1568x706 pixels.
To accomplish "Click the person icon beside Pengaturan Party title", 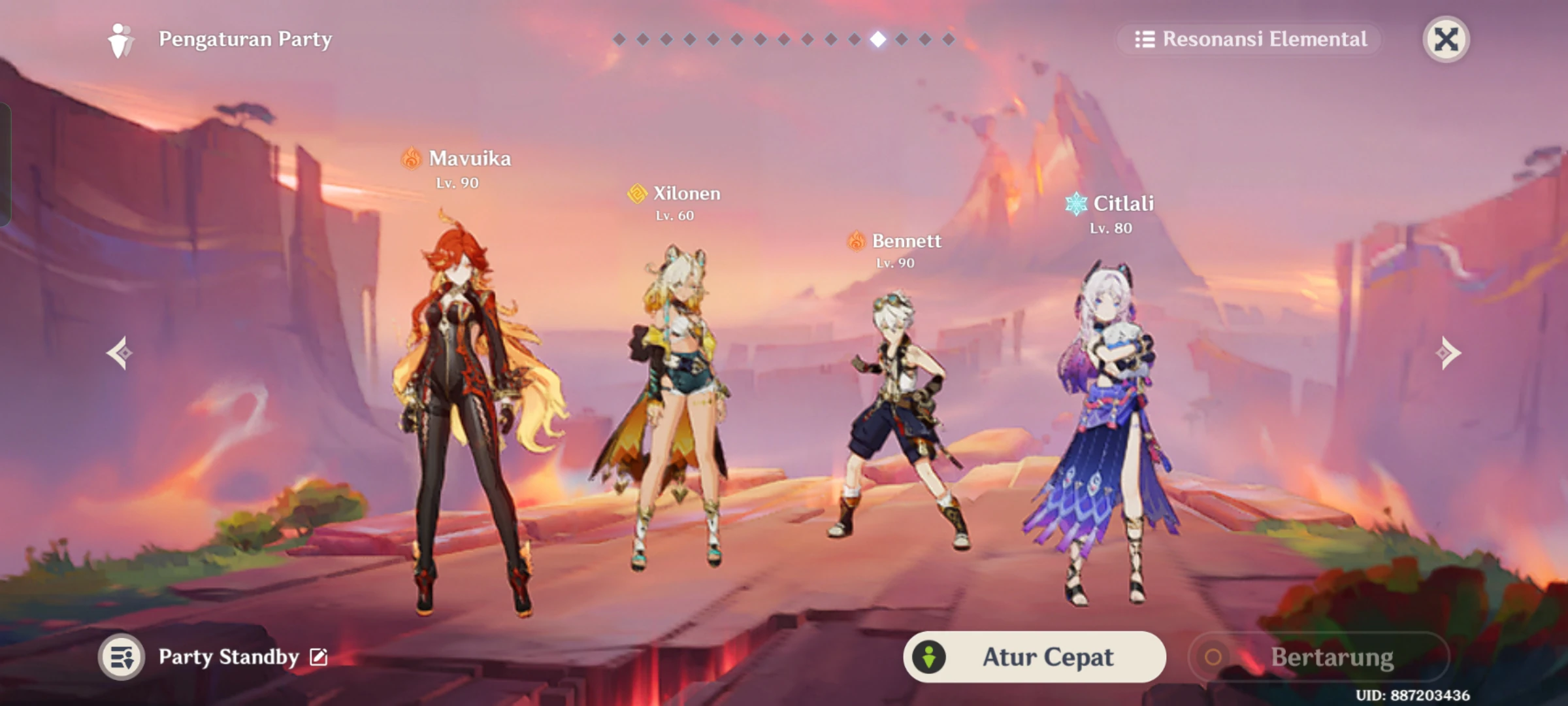I will click(120, 39).
